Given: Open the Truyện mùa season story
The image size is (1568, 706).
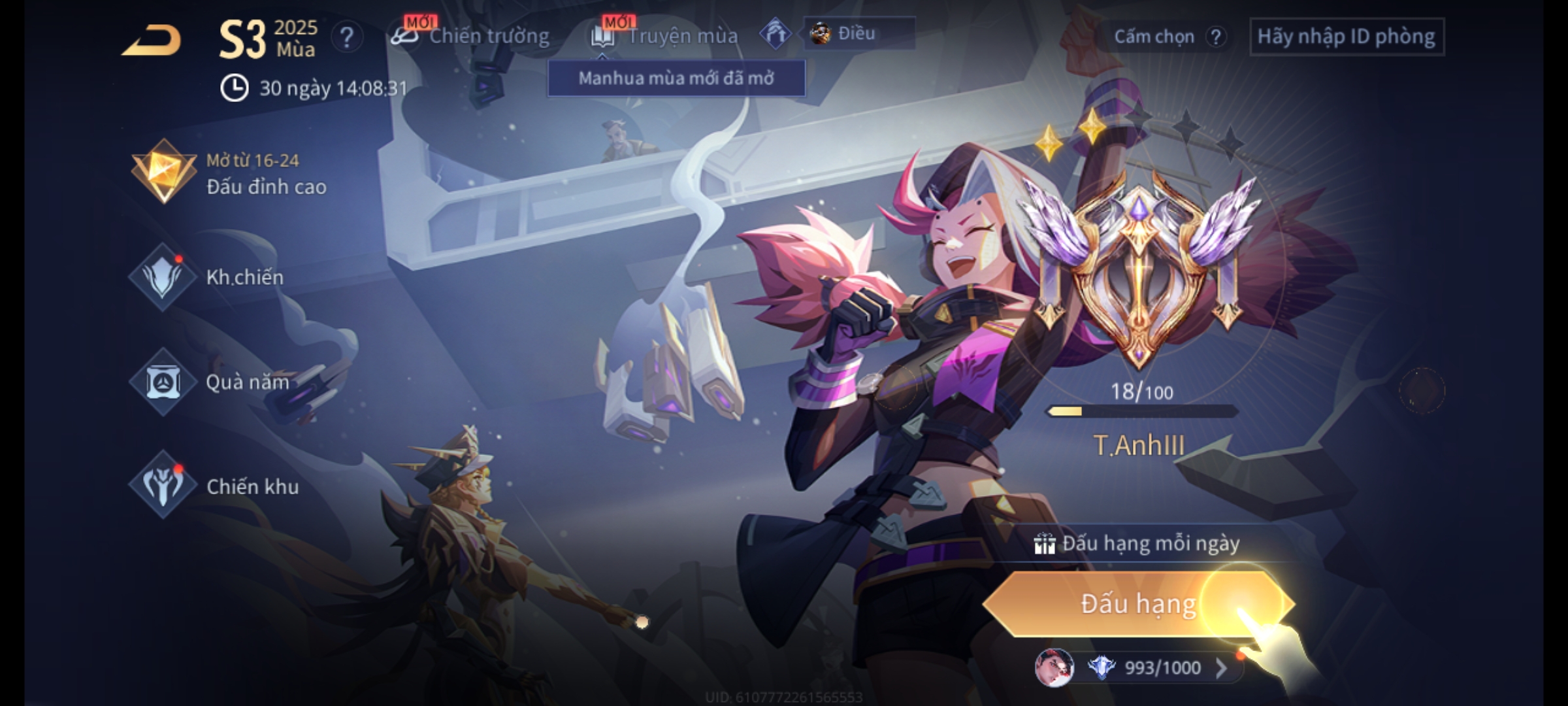Looking at the screenshot, I should (x=665, y=36).
